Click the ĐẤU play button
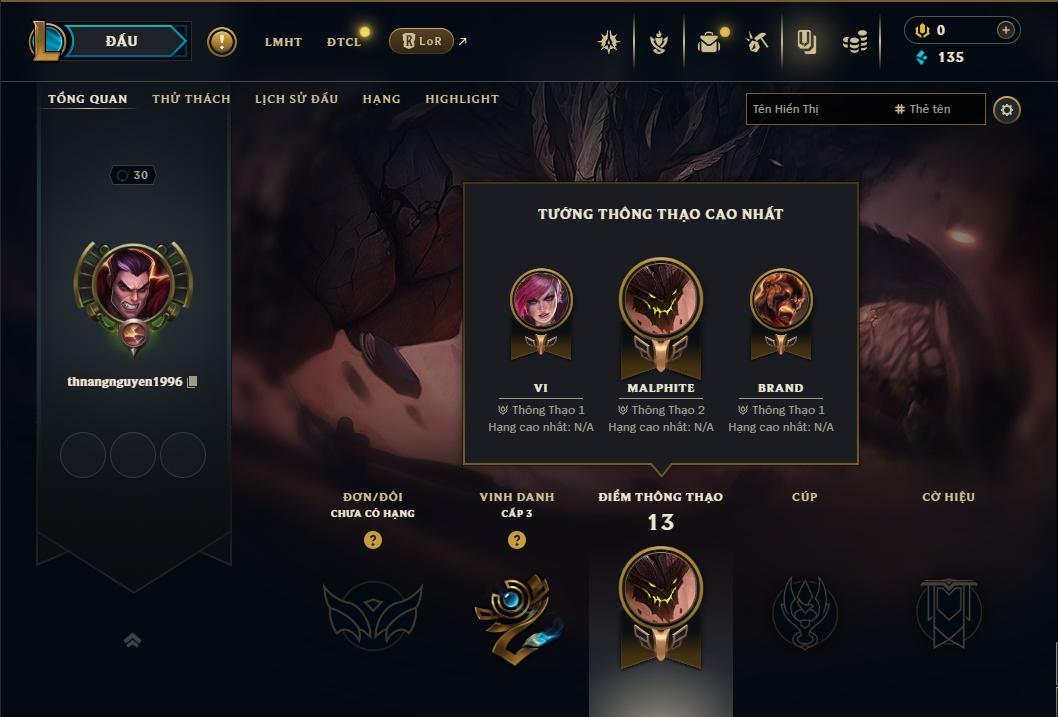This screenshot has height=717, width=1058. [x=122, y=41]
